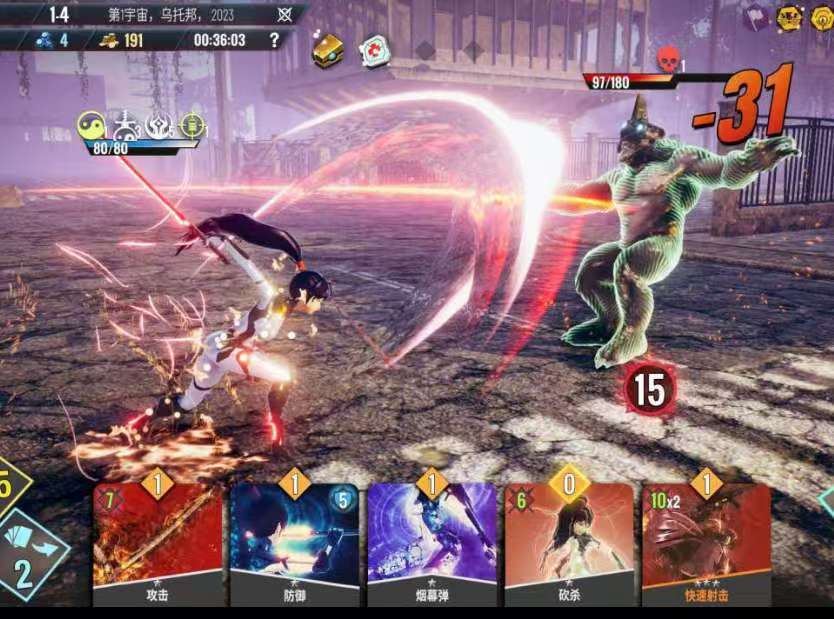Click the golden treasure chest icon

[x=327, y=50]
